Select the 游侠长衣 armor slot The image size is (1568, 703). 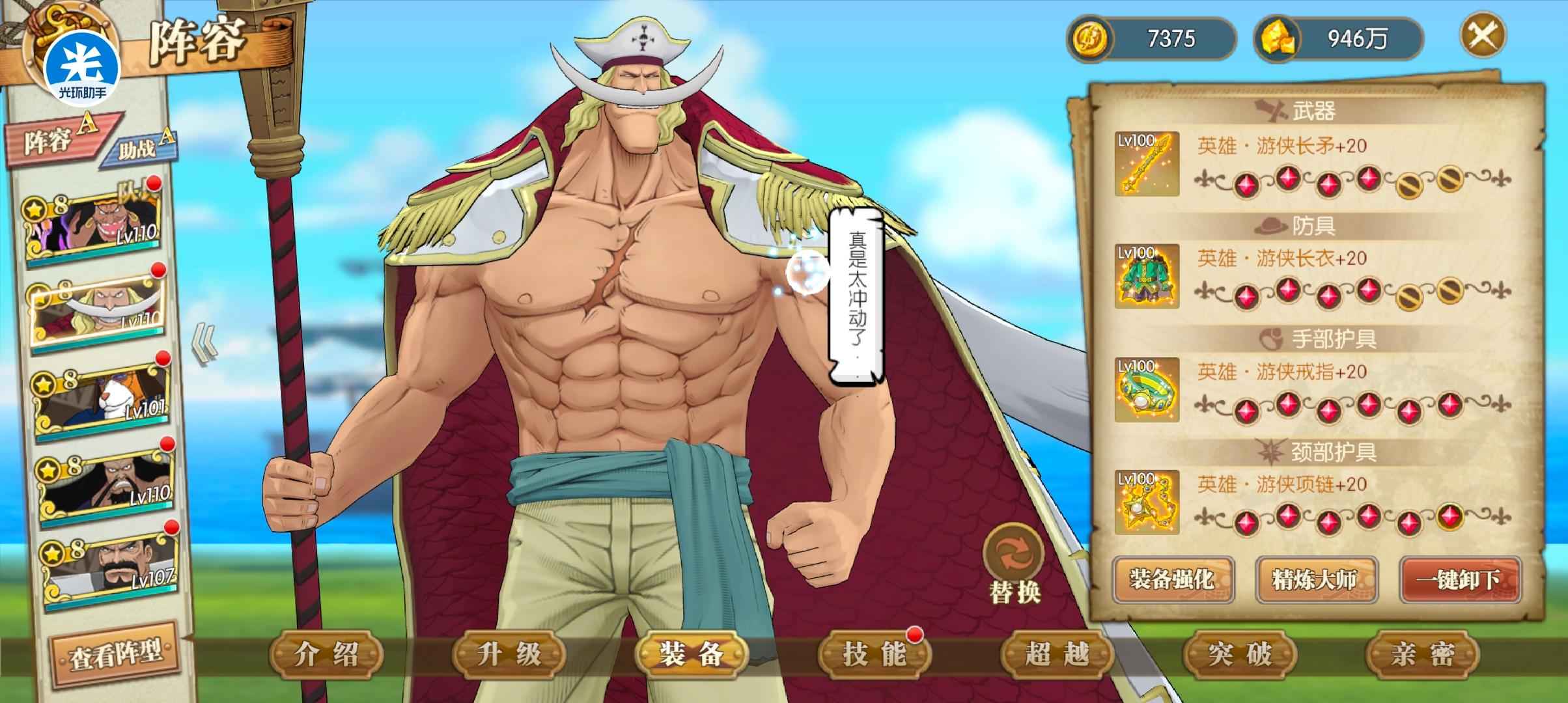click(1147, 277)
